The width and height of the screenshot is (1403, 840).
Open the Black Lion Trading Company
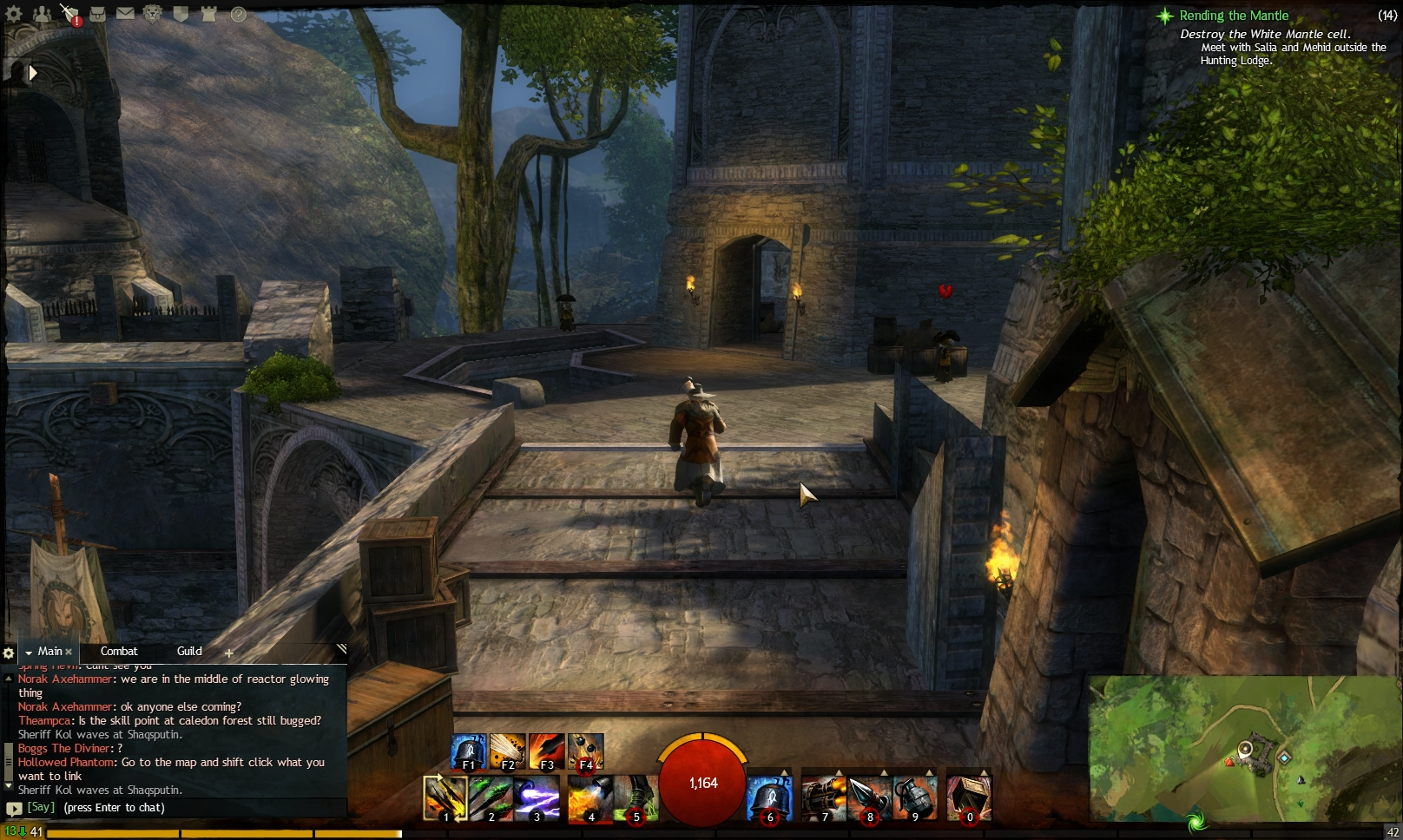[153, 13]
